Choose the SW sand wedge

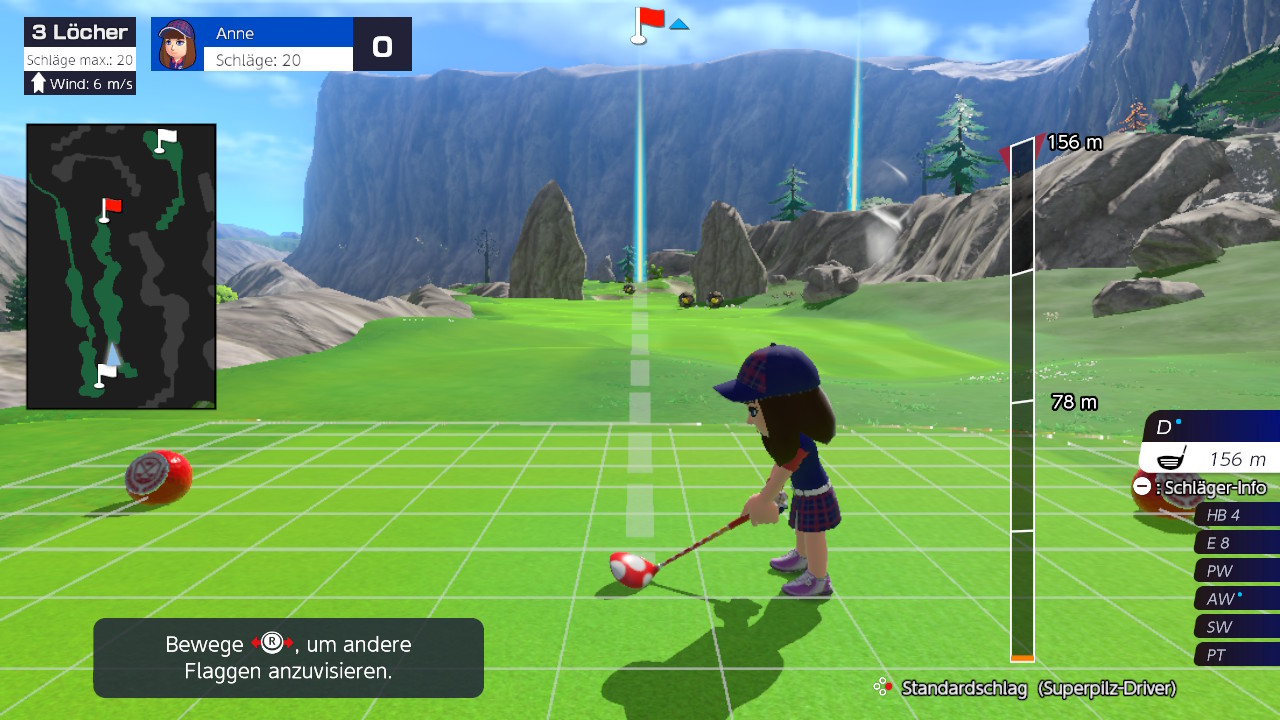point(1236,627)
